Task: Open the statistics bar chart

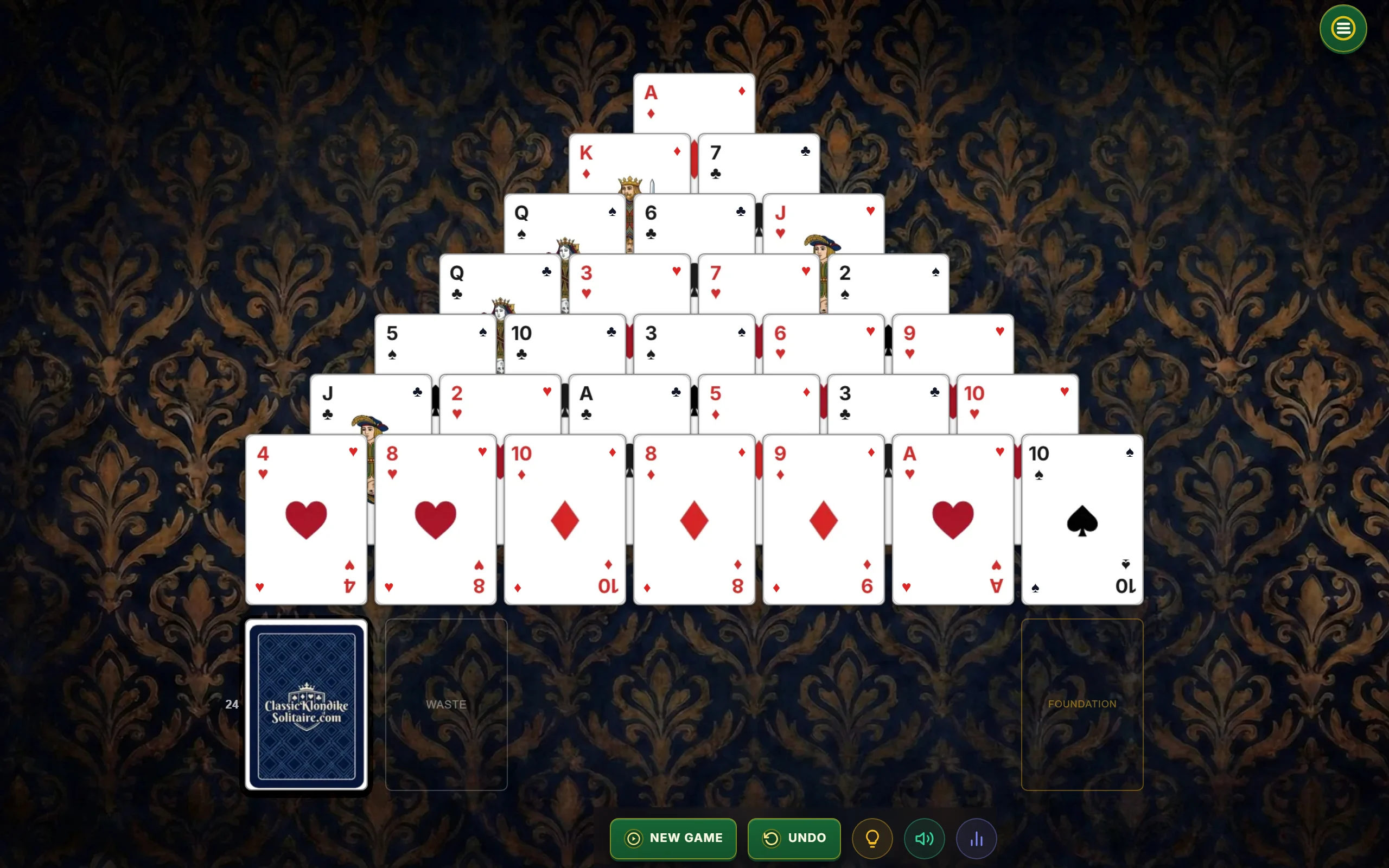Action: [977, 838]
